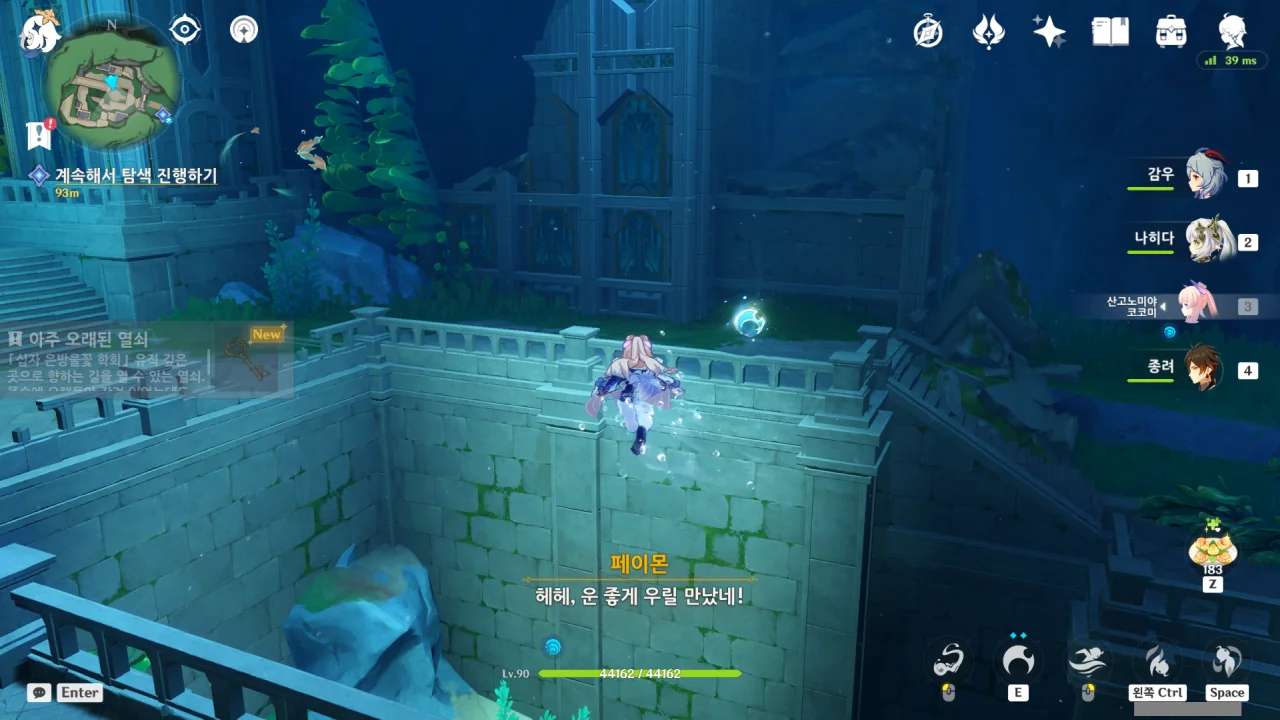
Task: Open the chat box speech bubble
Action: [x=39, y=692]
